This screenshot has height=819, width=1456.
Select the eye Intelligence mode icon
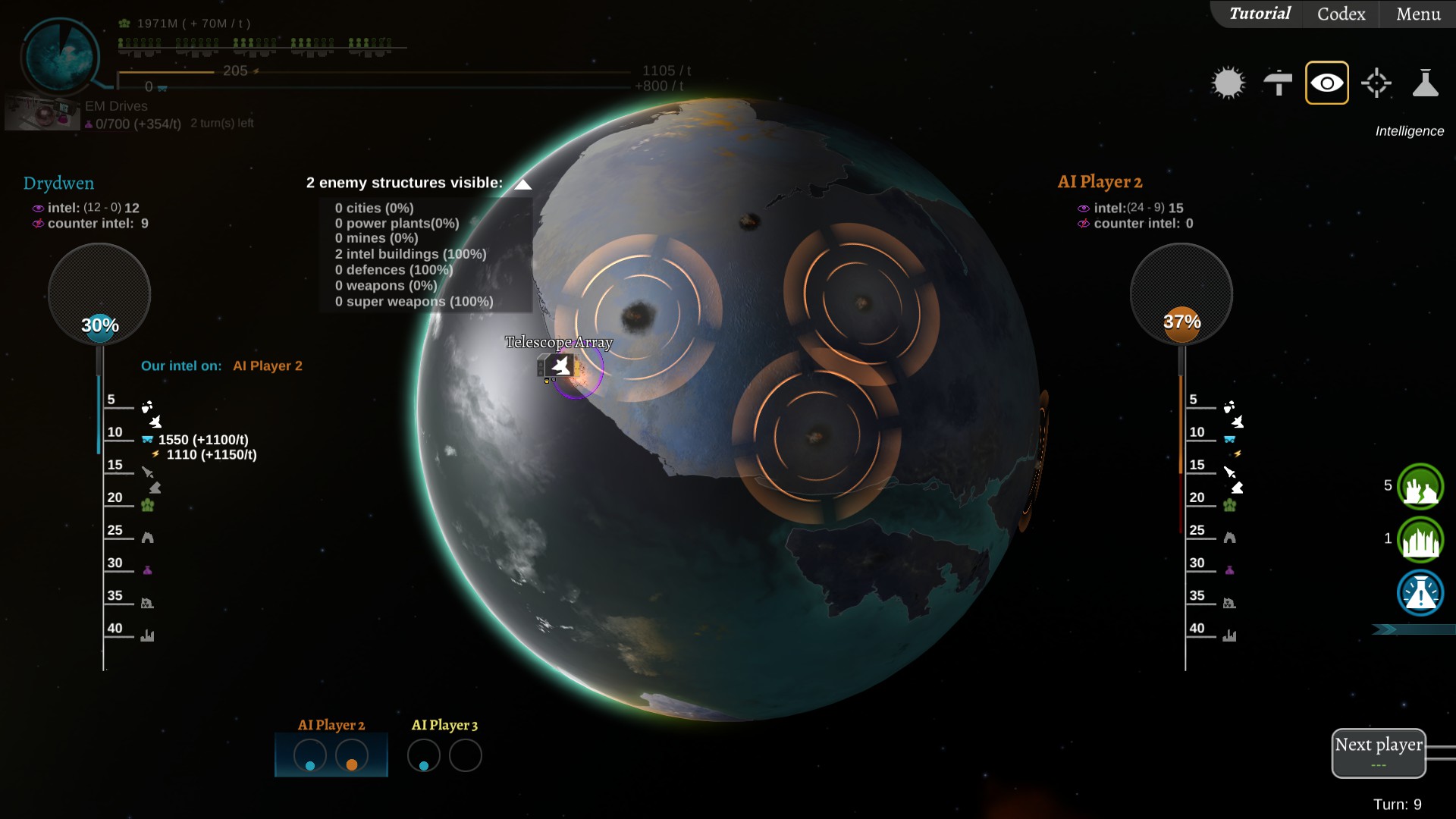pyautogui.click(x=1326, y=83)
